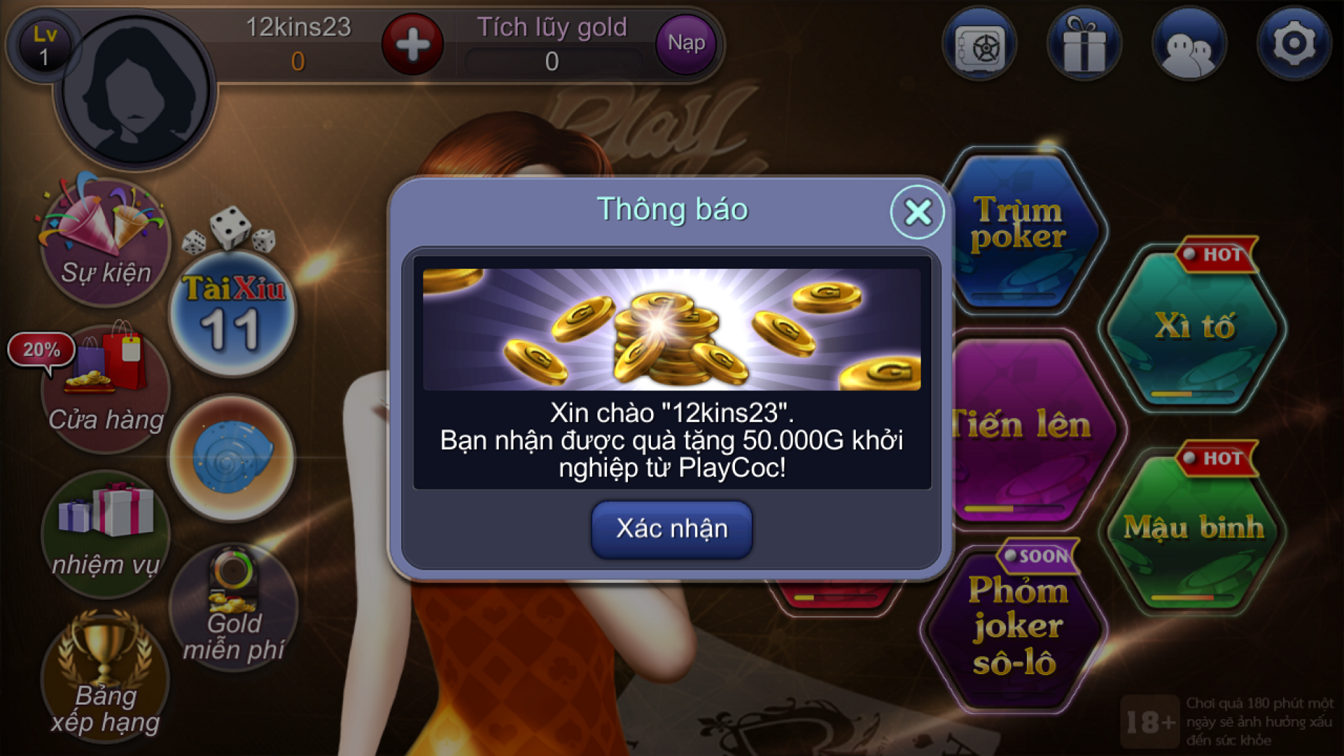Open the Cửa hàng shop

[x=103, y=385]
